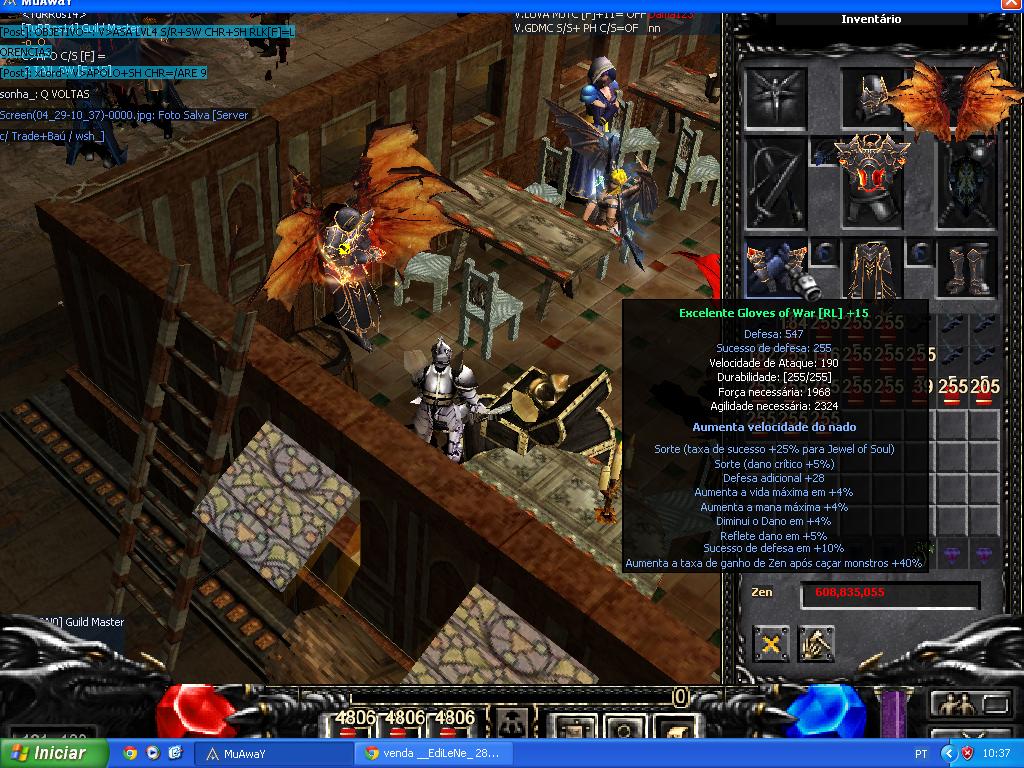Image resolution: width=1024 pixels, height=768 pixels.
Task: Select the equipped sword weapon slot
Action: (x=775, y=182)
